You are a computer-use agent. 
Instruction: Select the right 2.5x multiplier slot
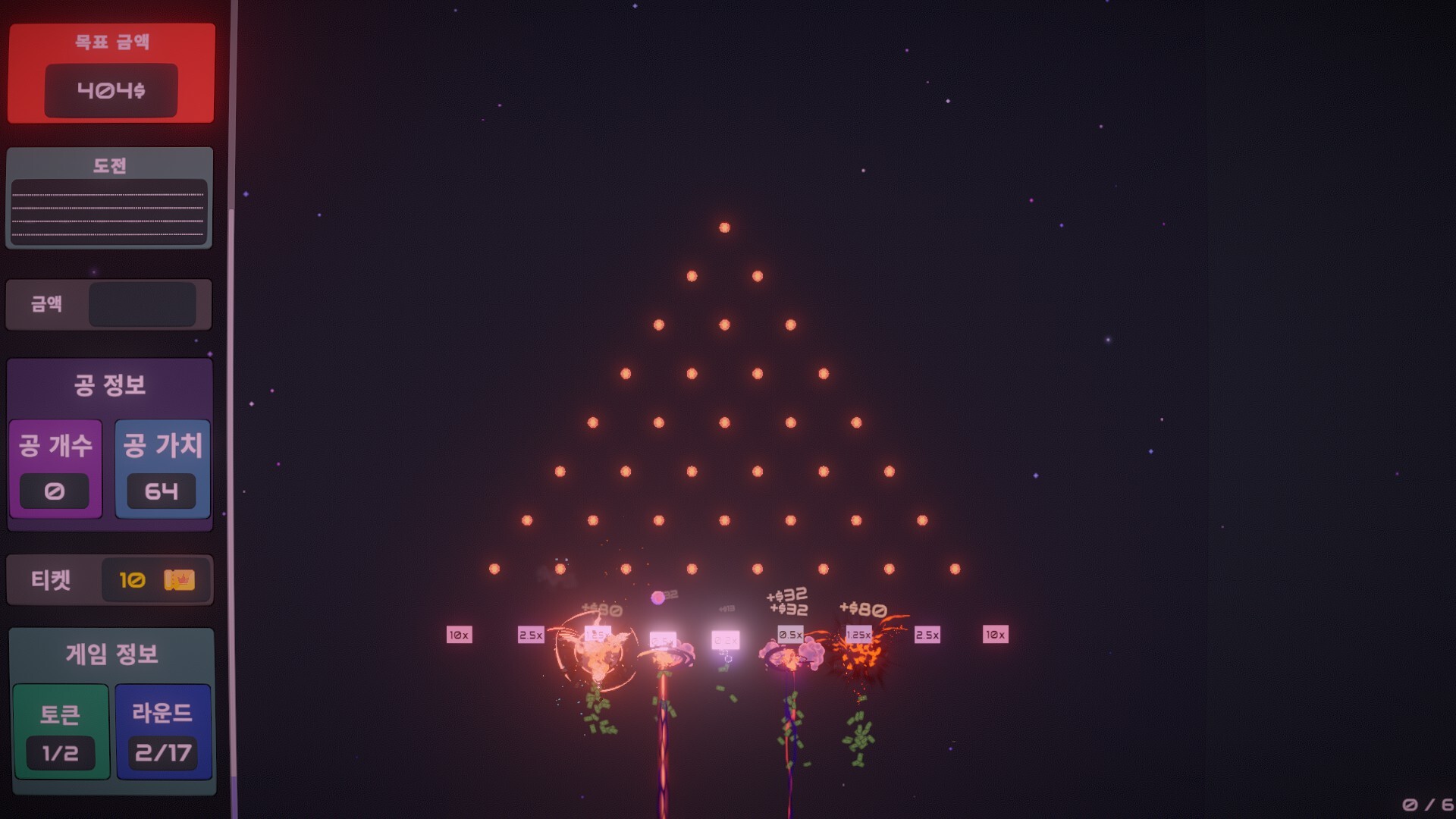[927, 635]
